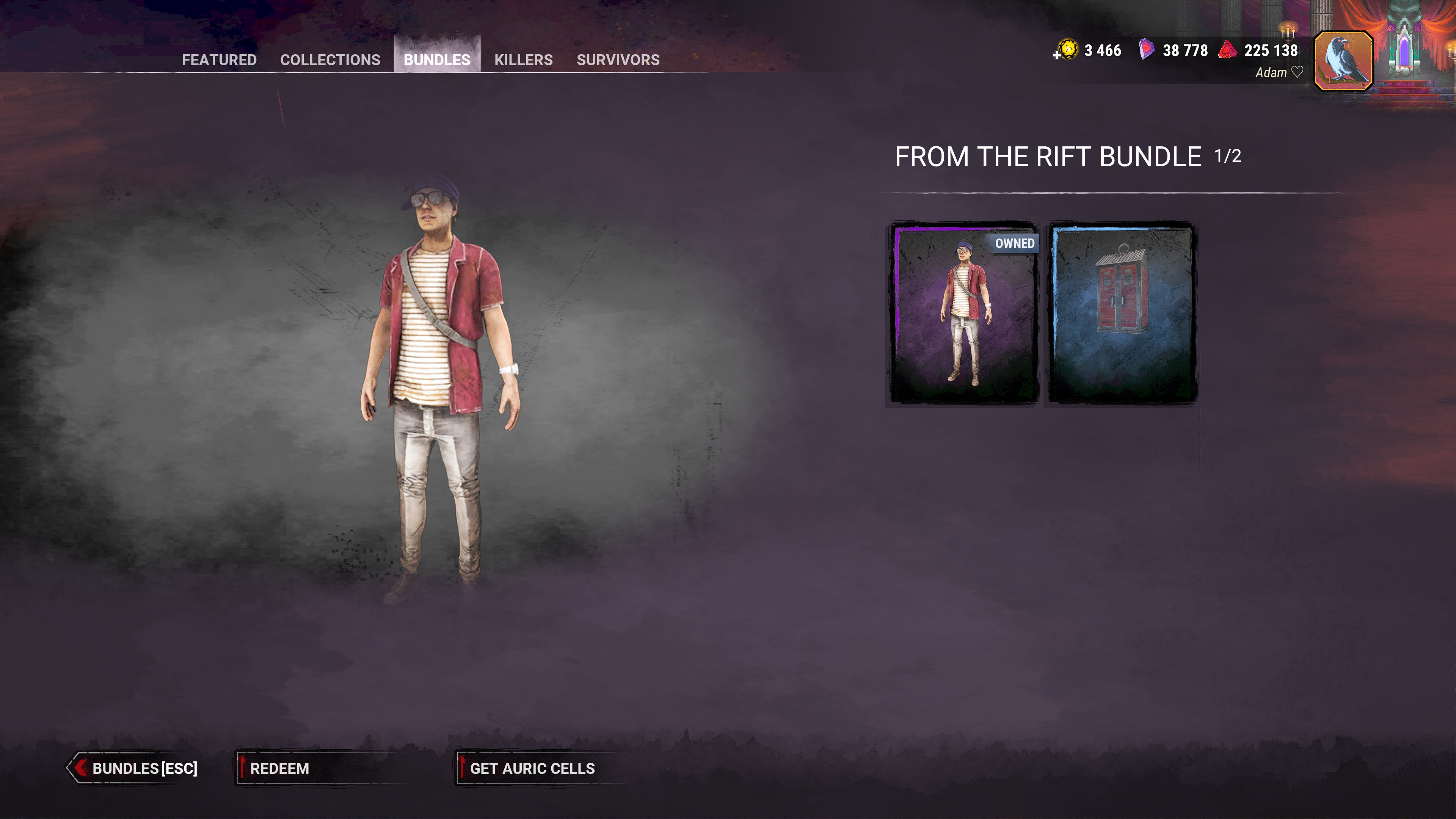Click the Auric Cells coin icon
This screenshot has height=819, width=1456.
[1068, 50]
